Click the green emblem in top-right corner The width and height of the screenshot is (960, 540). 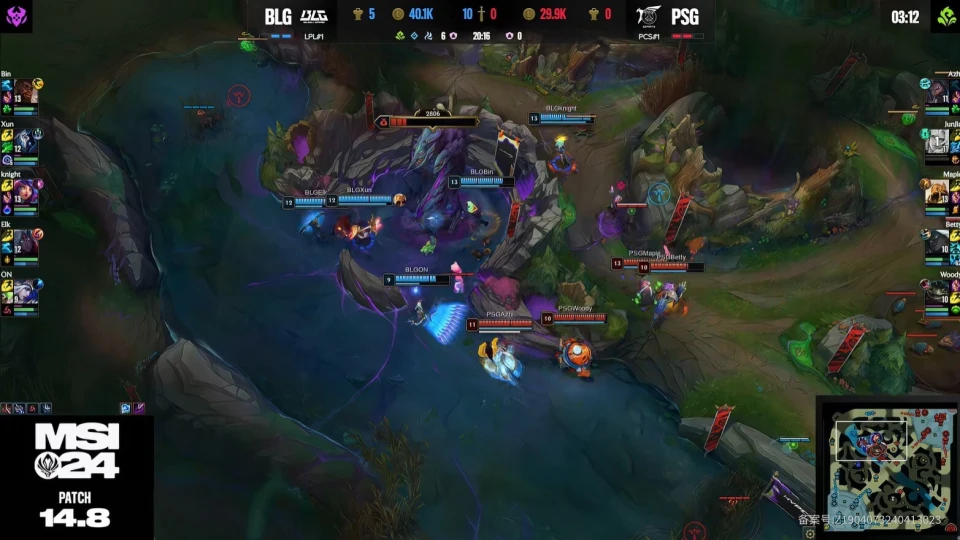pos(942,15)
